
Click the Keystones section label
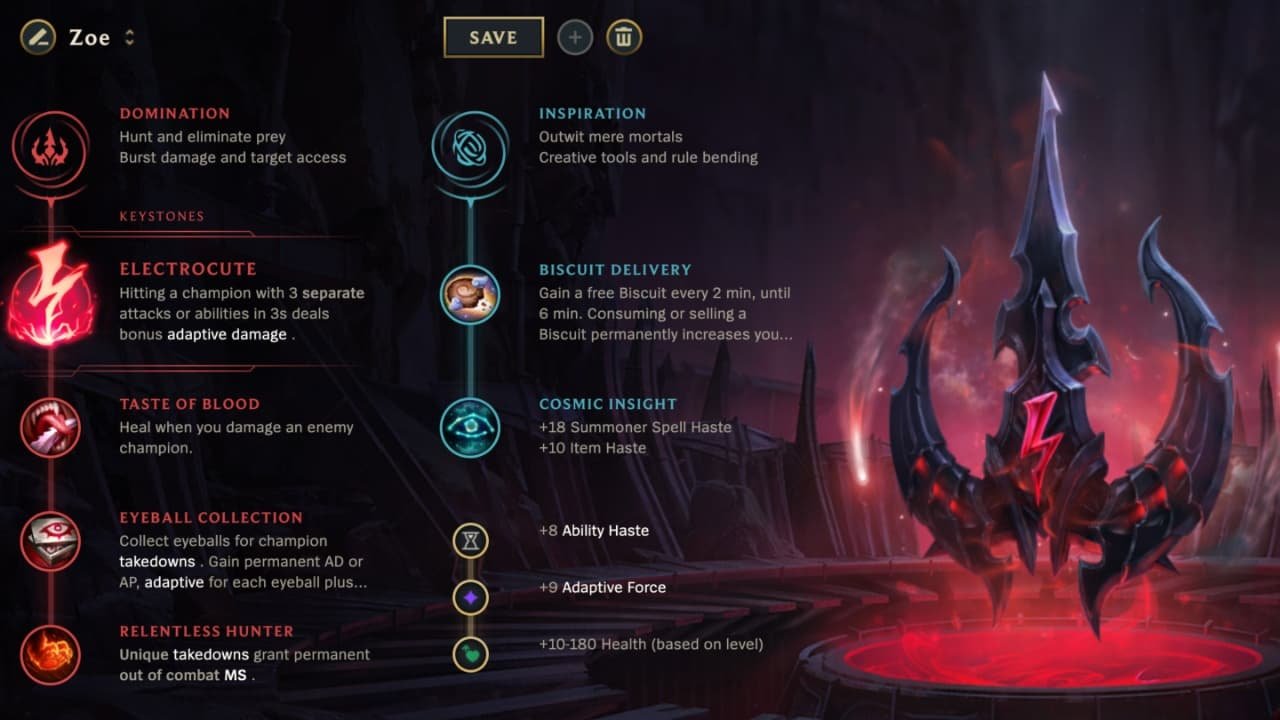pyautogui.click(x=161, y=215)
